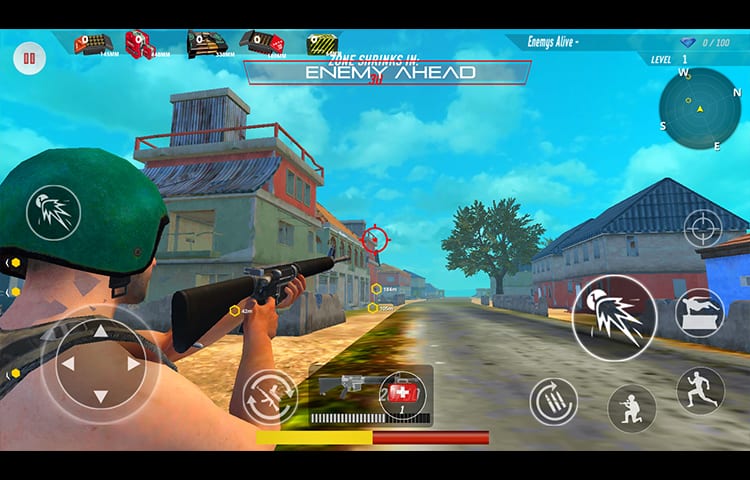Viewport: 750px width, 480px height.
Task: Tap the large fire button
Action: tap(614, 318)
